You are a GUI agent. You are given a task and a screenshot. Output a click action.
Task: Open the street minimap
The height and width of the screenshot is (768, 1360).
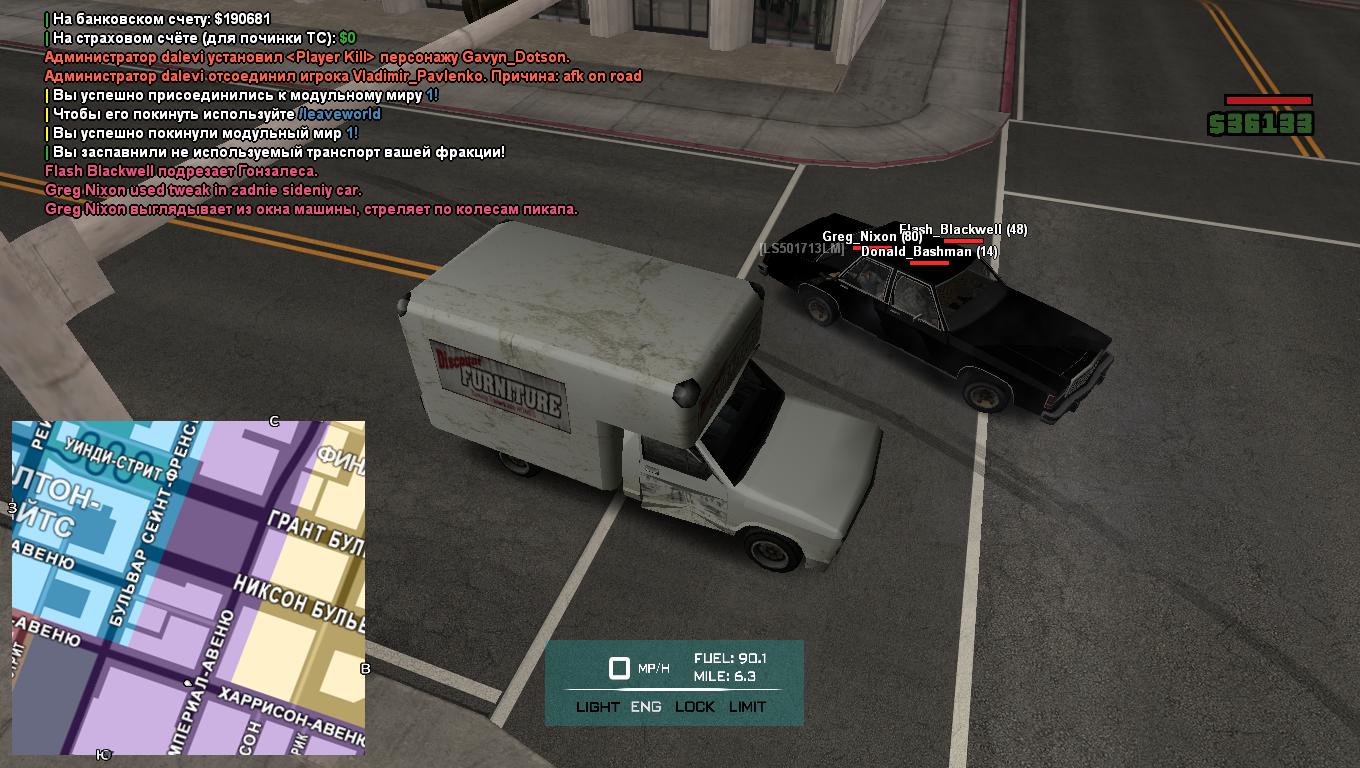click(x=188, y=588)
